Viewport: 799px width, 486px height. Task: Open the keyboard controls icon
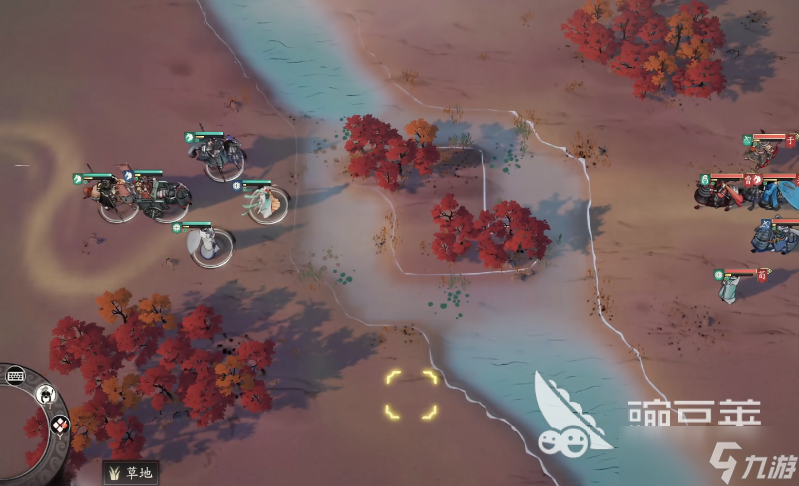pos(15,376)
